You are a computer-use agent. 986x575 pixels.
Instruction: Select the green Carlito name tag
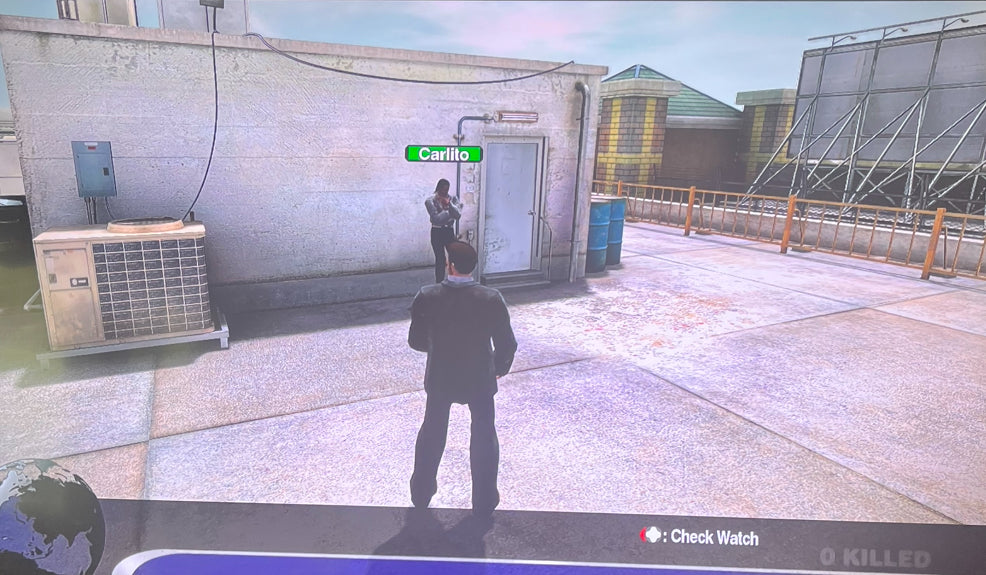[x=443, y=153]
